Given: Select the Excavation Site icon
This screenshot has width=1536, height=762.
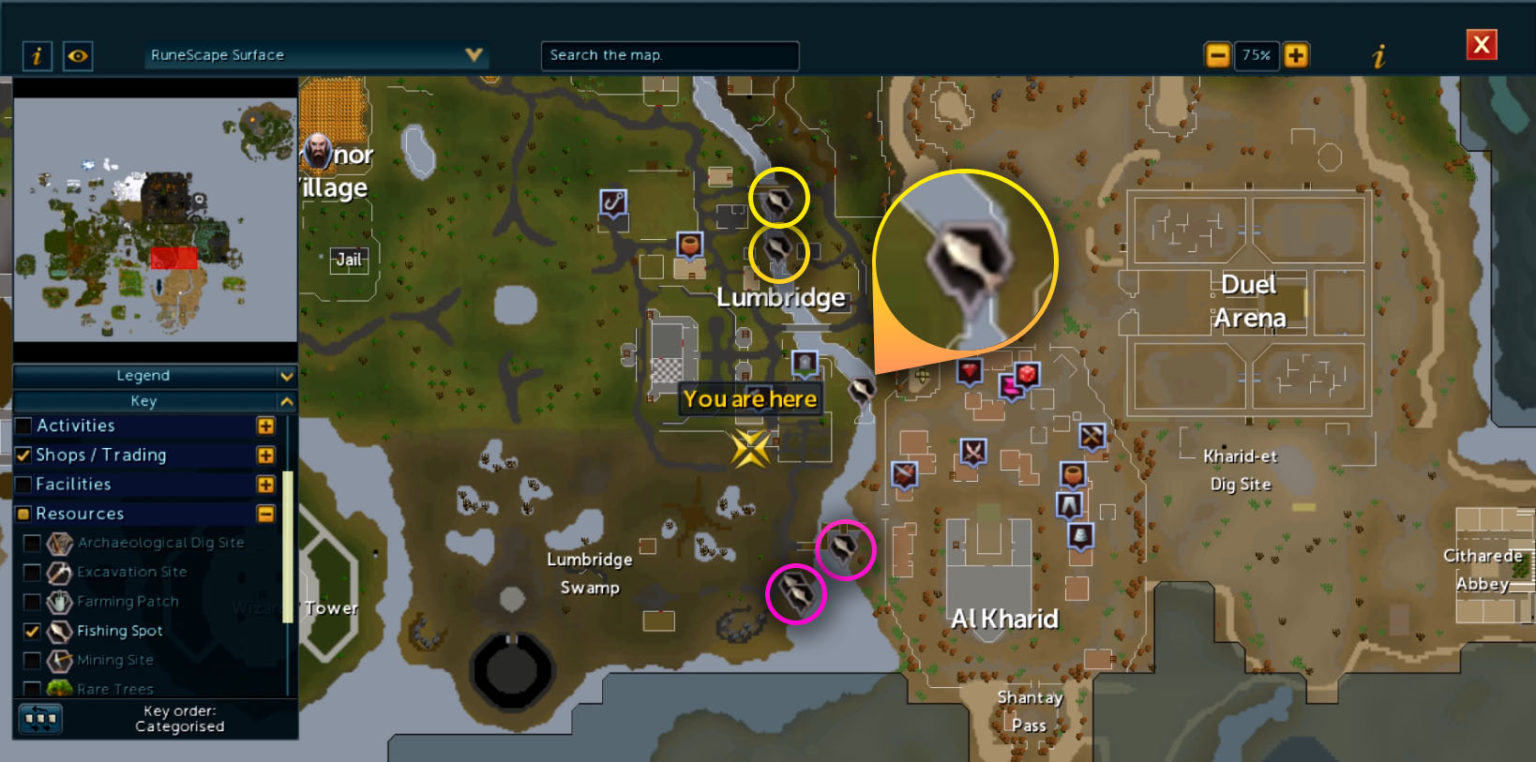Looking at the screenshot, I should tap(59, 572).
